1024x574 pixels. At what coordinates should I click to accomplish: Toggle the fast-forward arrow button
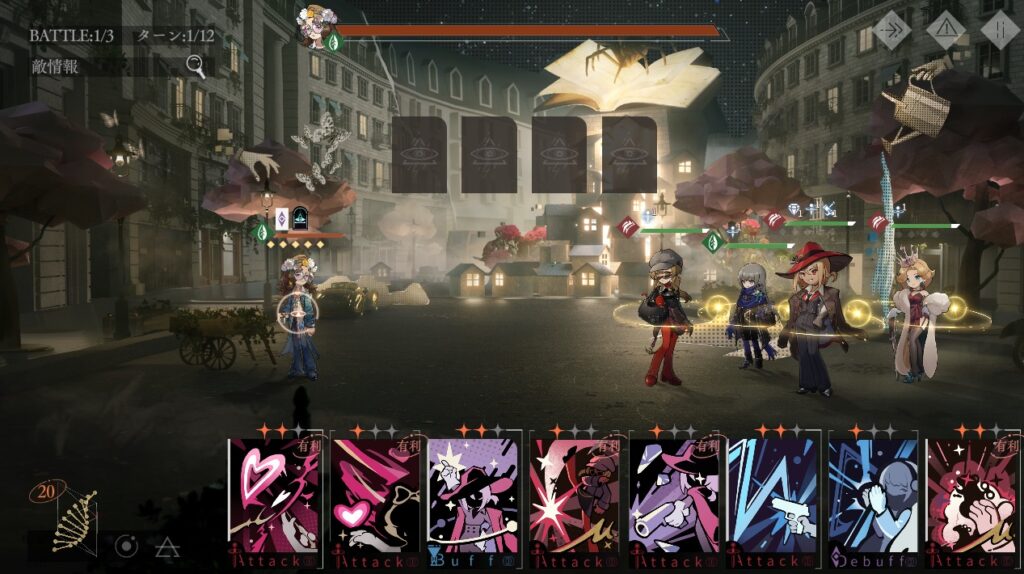(890, 30)
